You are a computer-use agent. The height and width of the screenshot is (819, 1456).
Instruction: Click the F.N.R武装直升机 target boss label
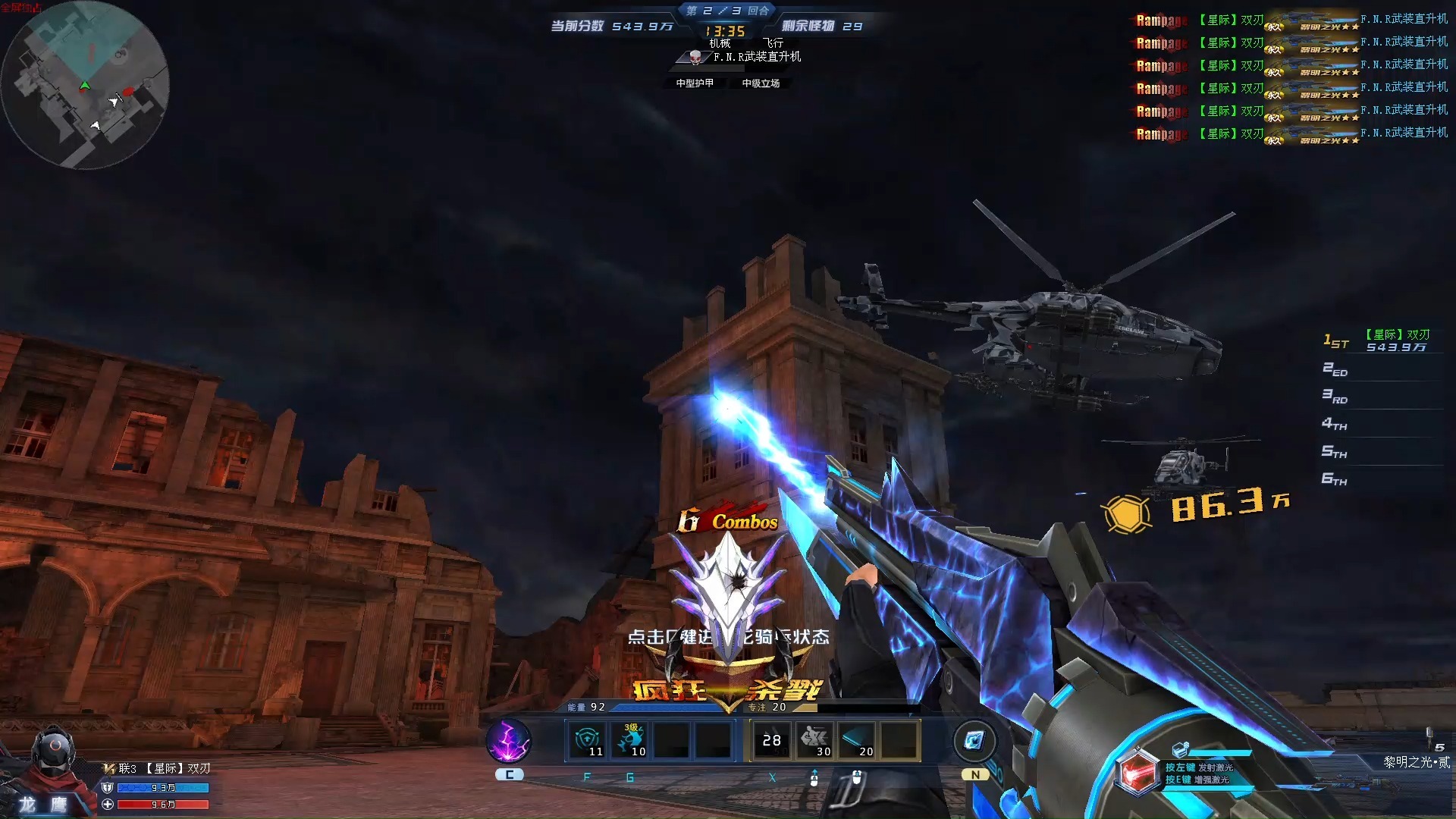pos(755,57)
